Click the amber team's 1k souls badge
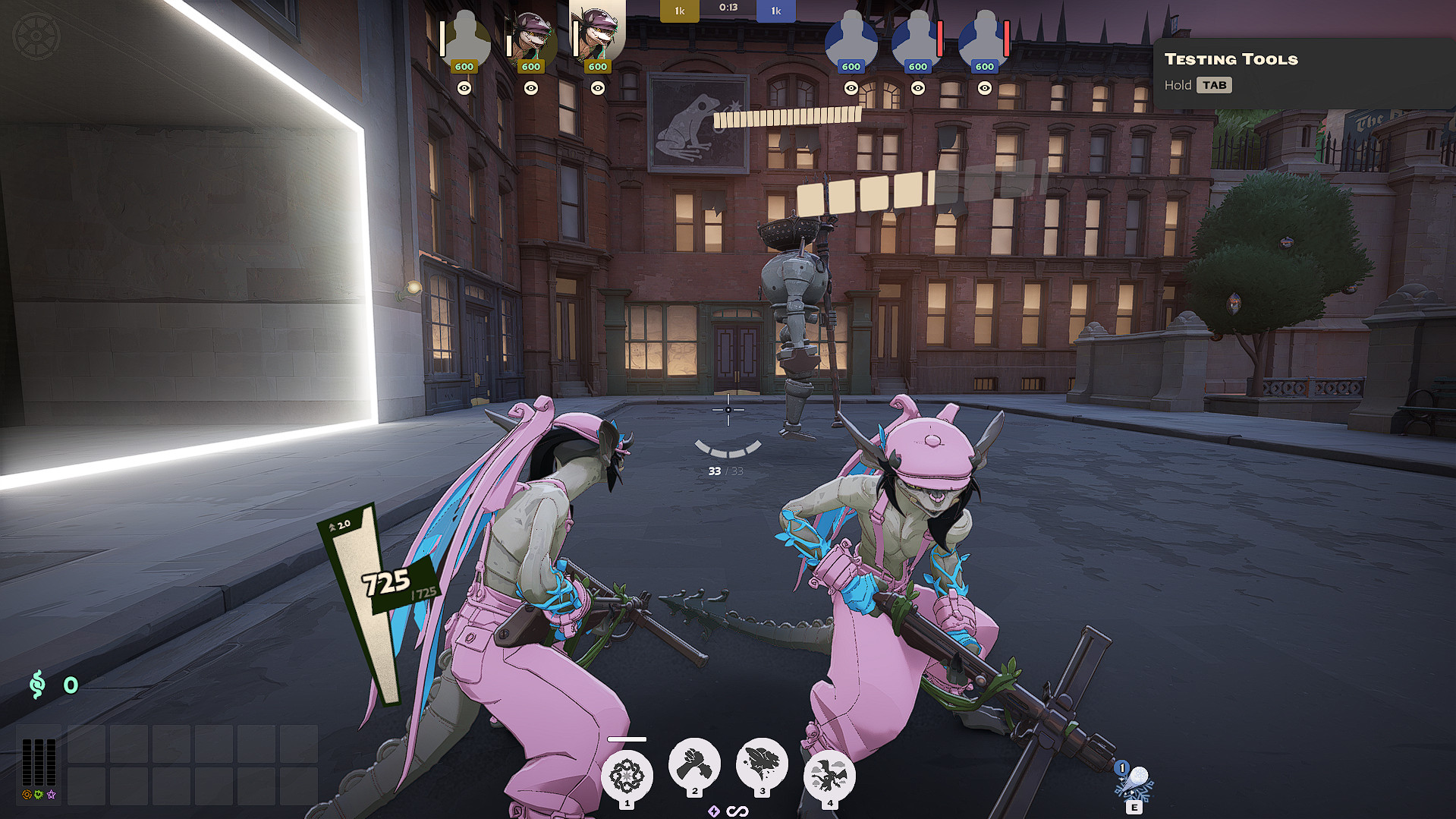 (x=679, y=11)
